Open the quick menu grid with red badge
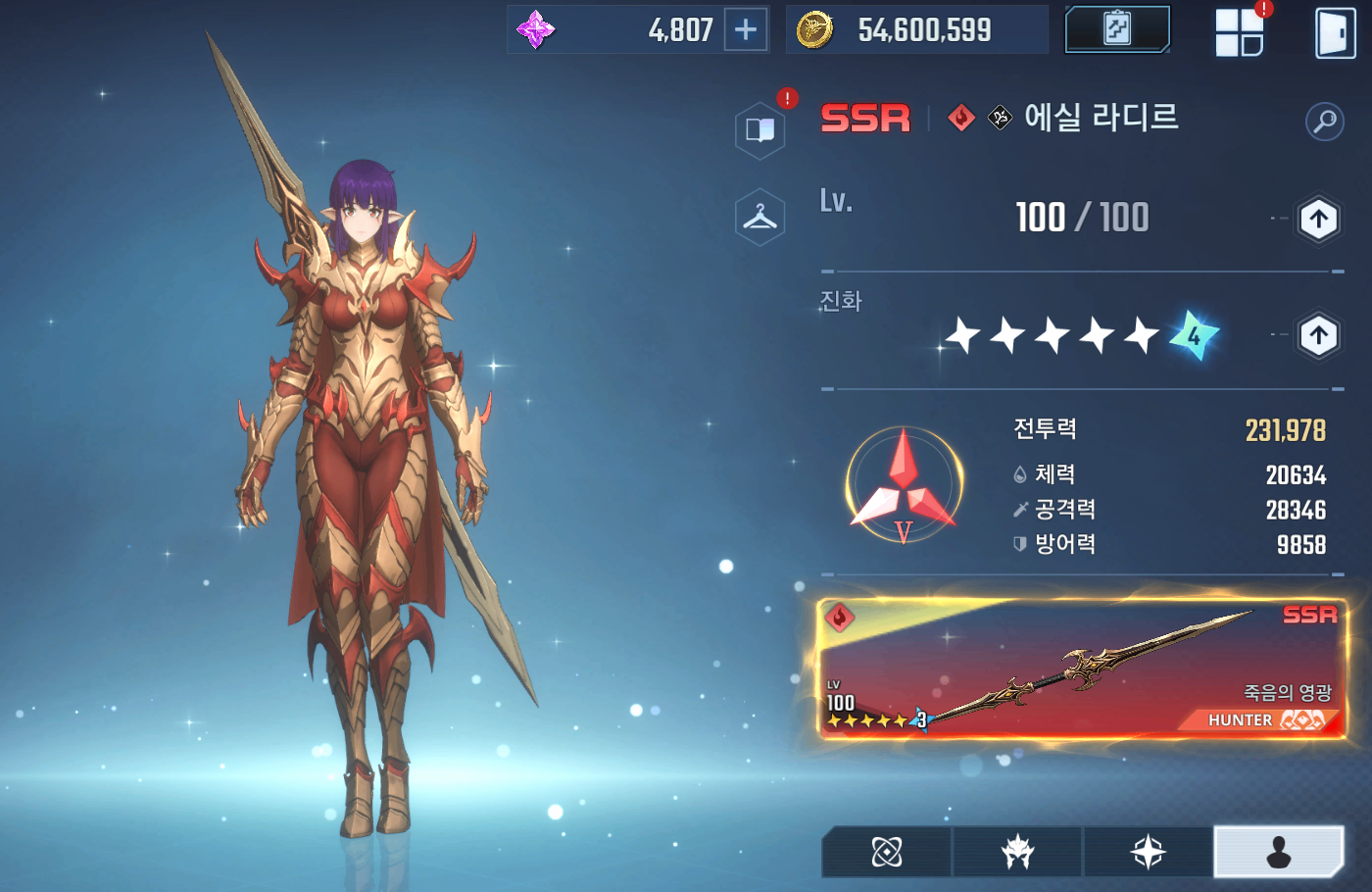 pyautogui.click(x=1239, y=32)
